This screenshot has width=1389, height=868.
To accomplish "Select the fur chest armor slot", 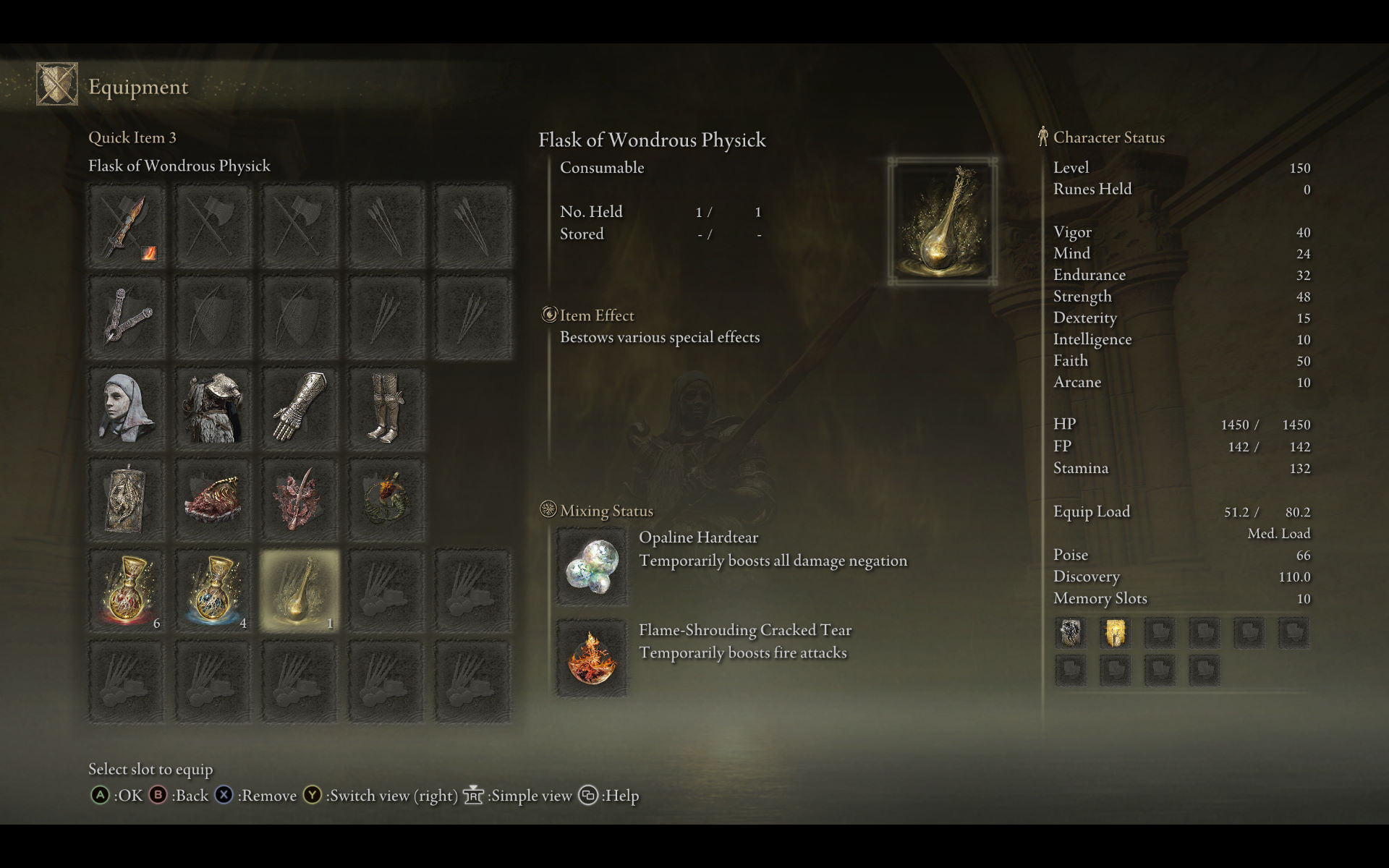I will click(213, 408).
